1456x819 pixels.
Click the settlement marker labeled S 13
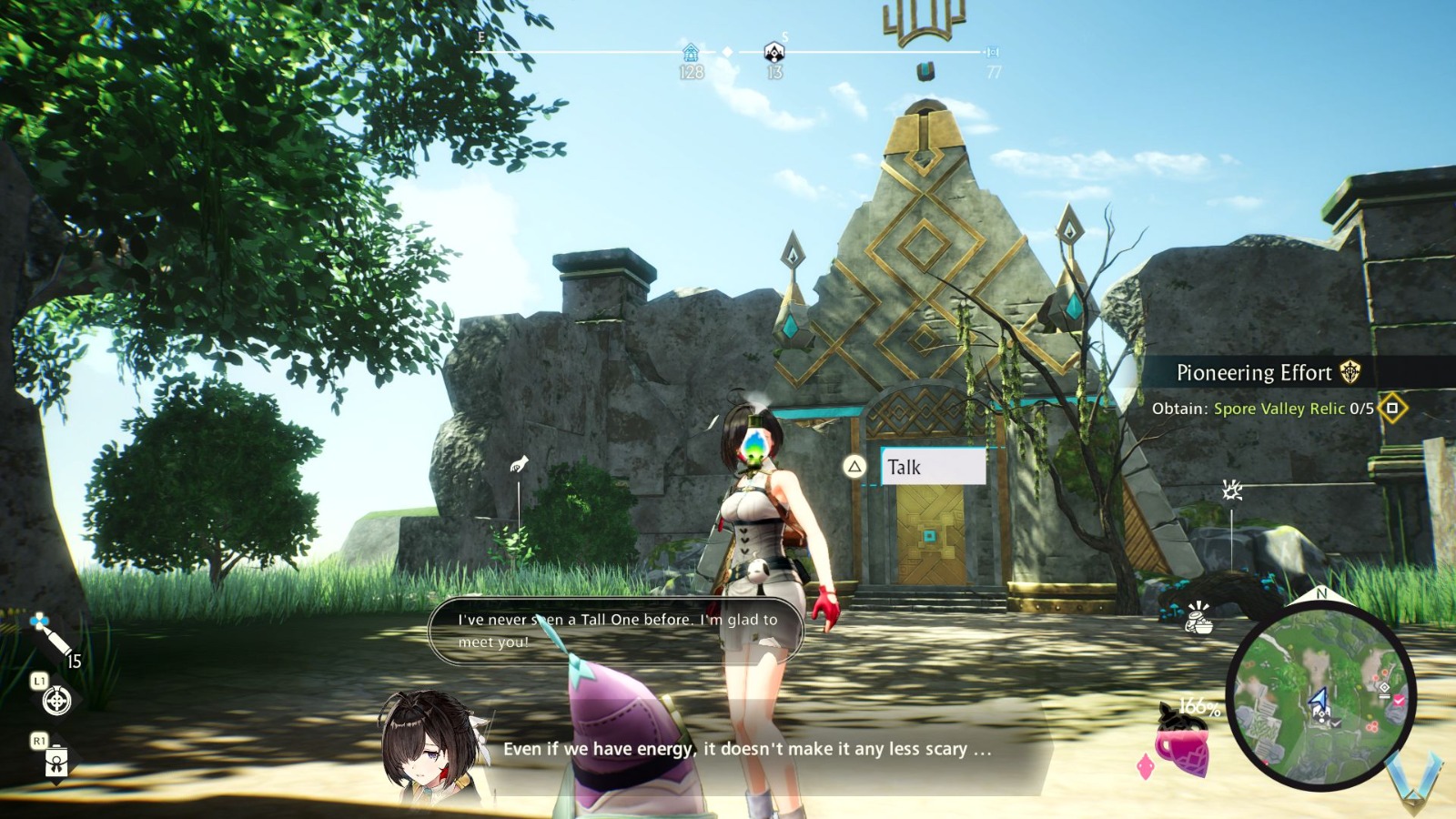pyautogui.click(x=773, y=52)
